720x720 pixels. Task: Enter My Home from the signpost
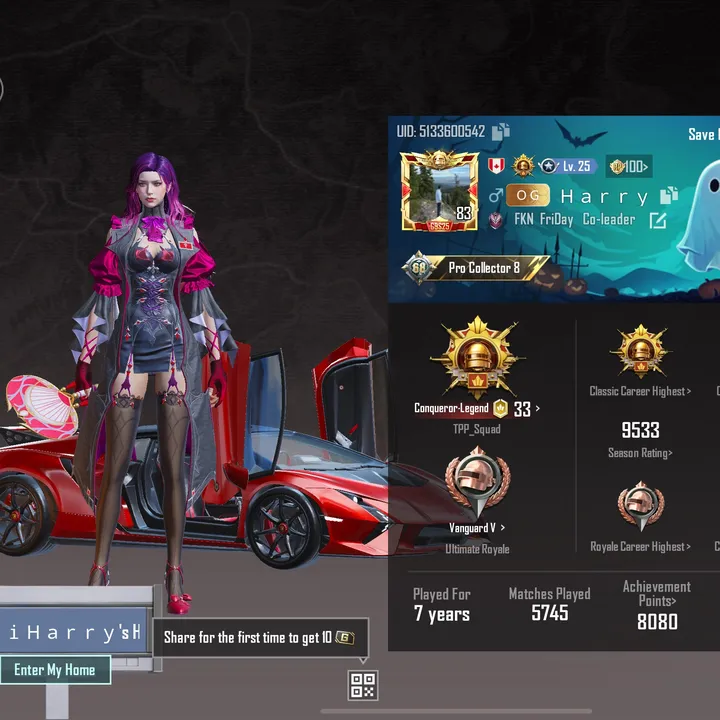click(x=55, y=670)
